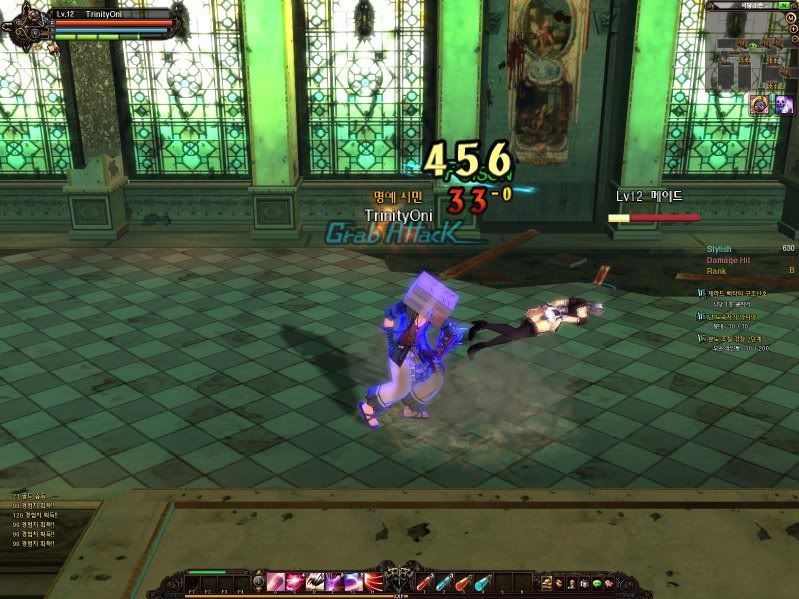
Task: Click the yellow menu icon on the bar
Action: (x=547, y=582)
